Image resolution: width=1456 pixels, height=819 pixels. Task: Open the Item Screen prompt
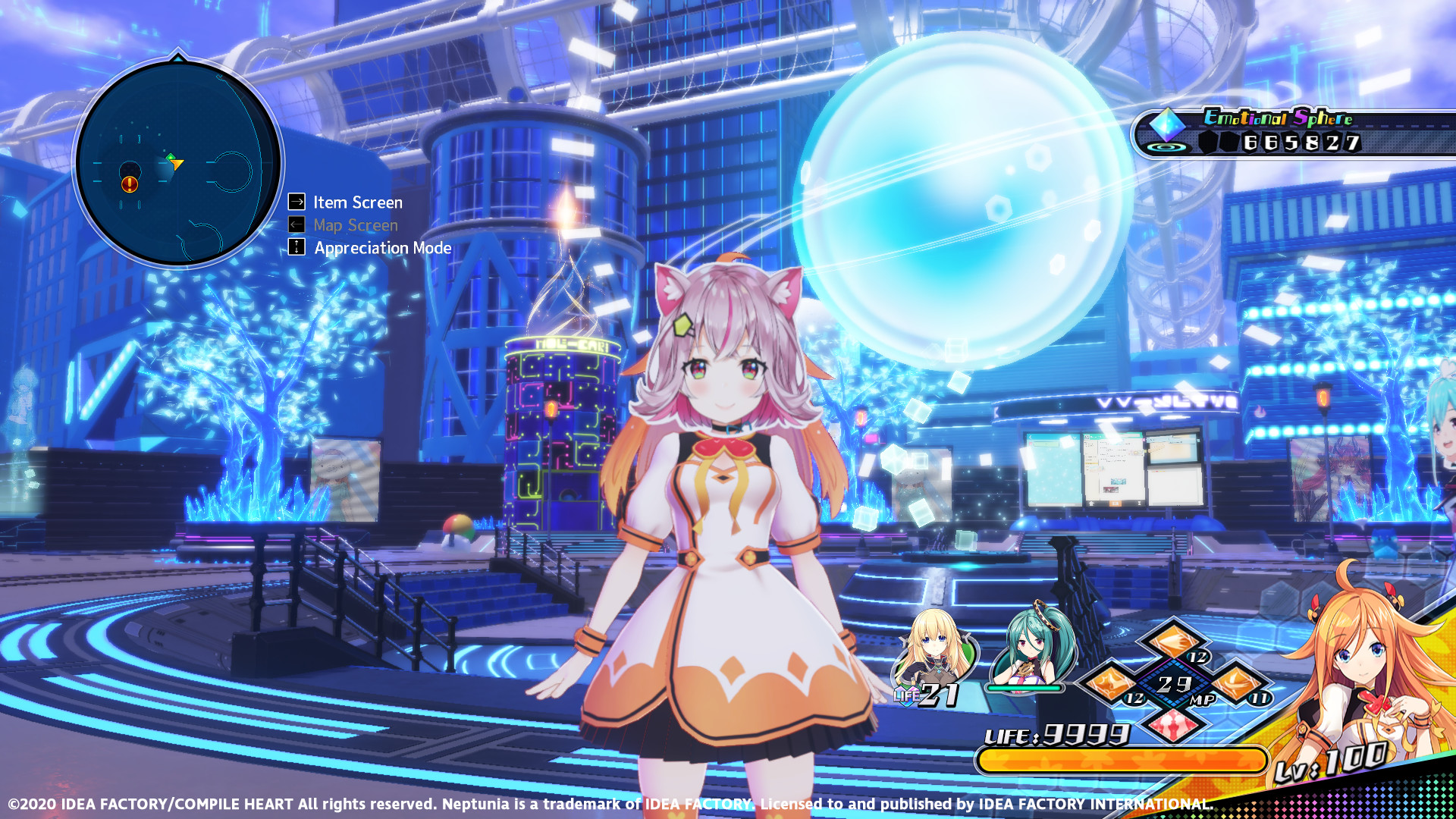point(356,202)
